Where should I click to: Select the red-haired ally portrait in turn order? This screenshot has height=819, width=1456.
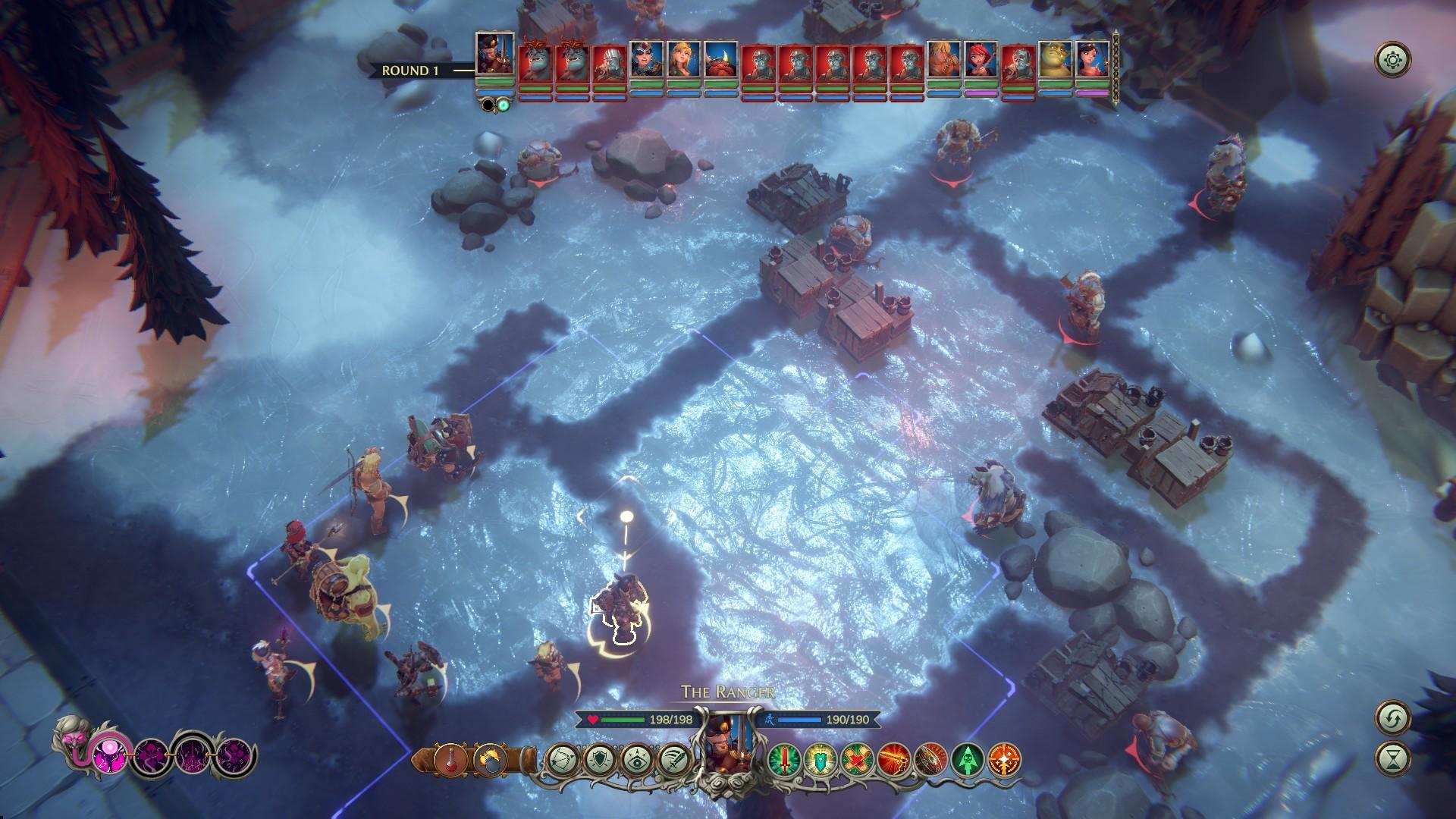(980, 58)
